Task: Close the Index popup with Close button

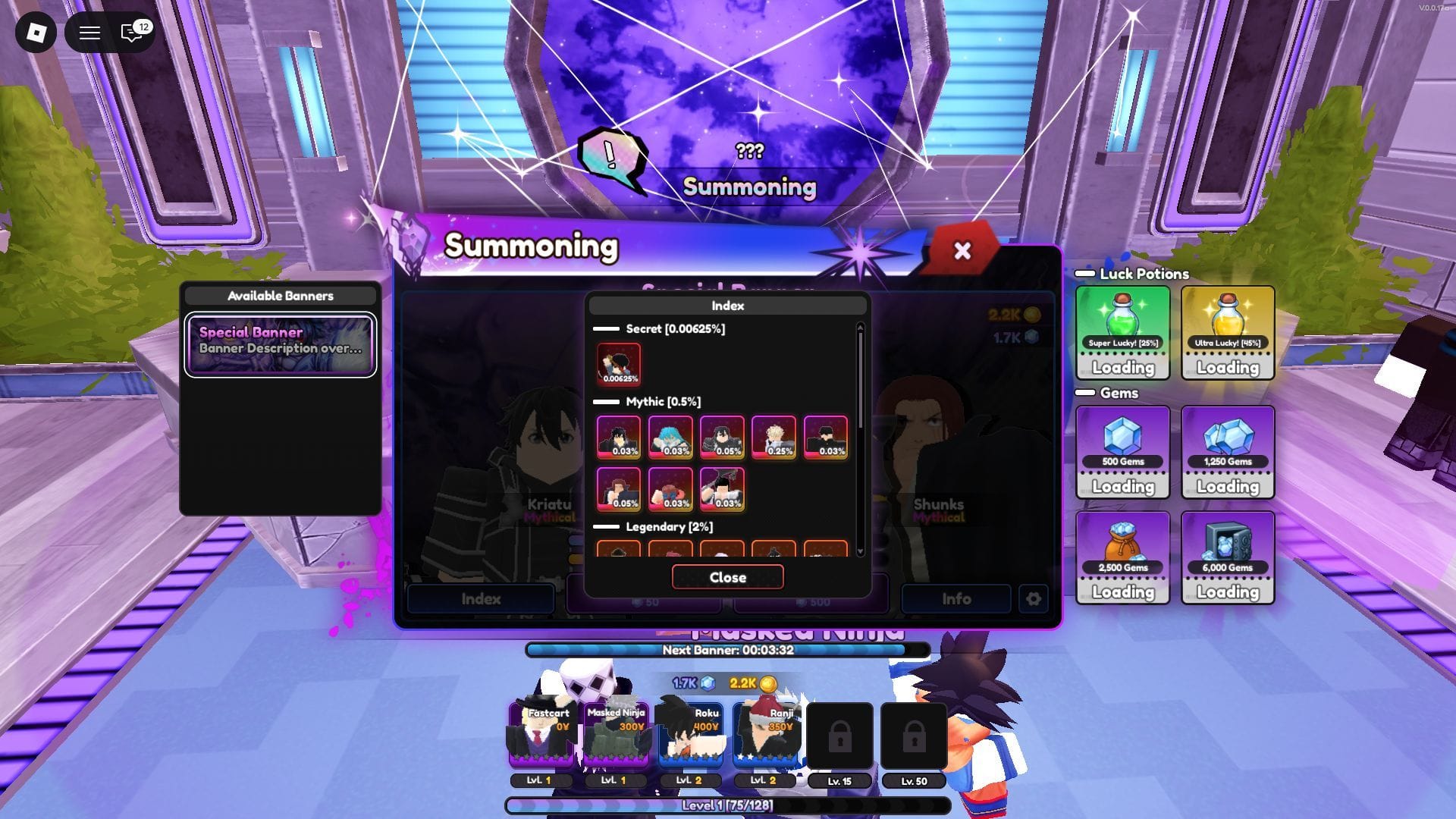Action: (x=726, y=577)
